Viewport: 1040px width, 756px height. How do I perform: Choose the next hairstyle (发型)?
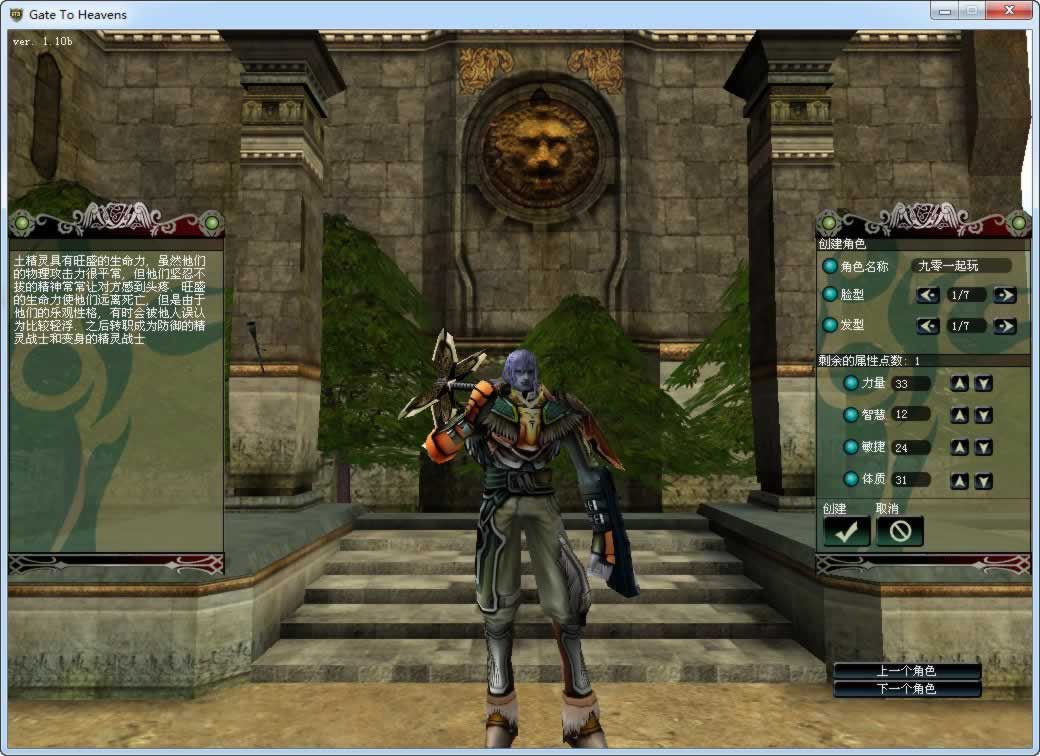1005,326
